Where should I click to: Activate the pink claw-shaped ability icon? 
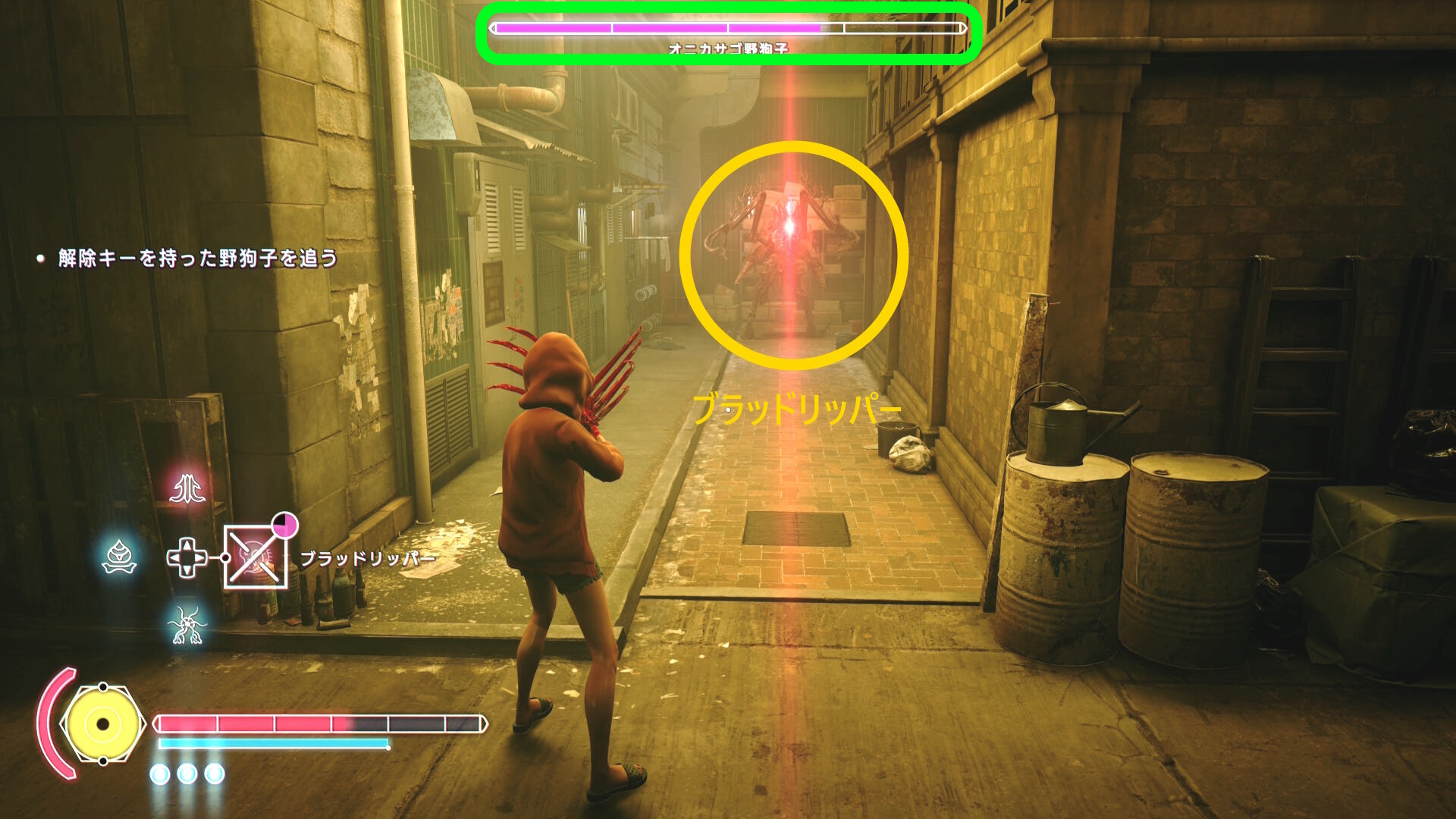pyautogui.click(x=187, y=489)
